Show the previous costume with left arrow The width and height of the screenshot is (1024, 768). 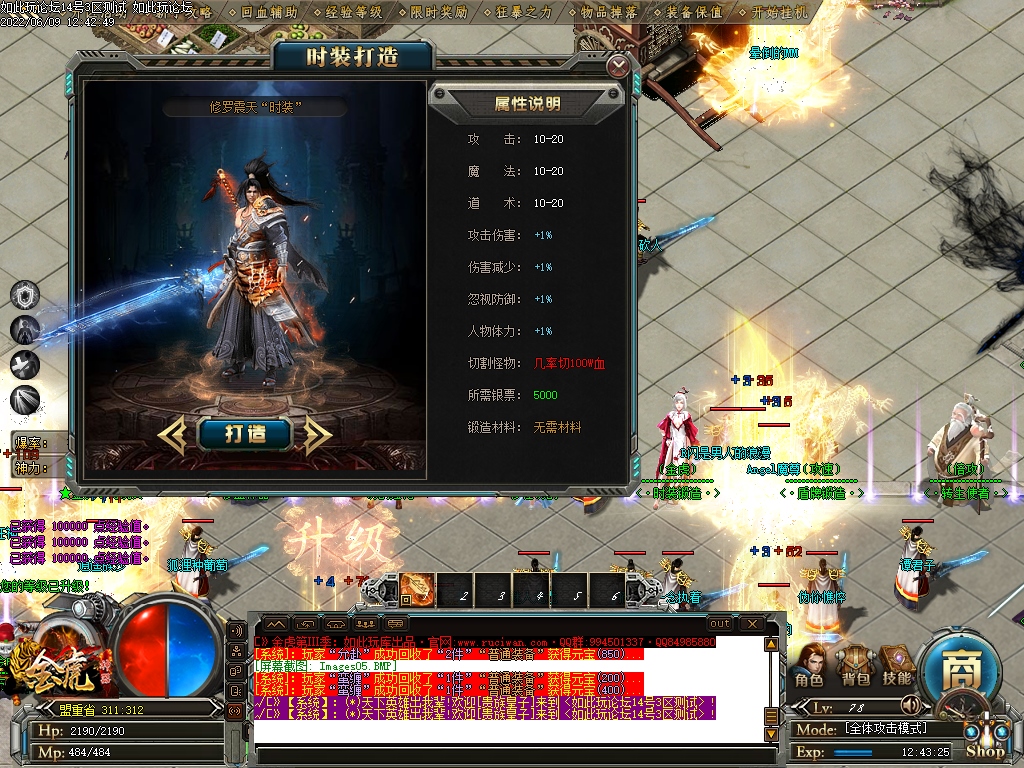pyautogui.click(x=173, y=433)
